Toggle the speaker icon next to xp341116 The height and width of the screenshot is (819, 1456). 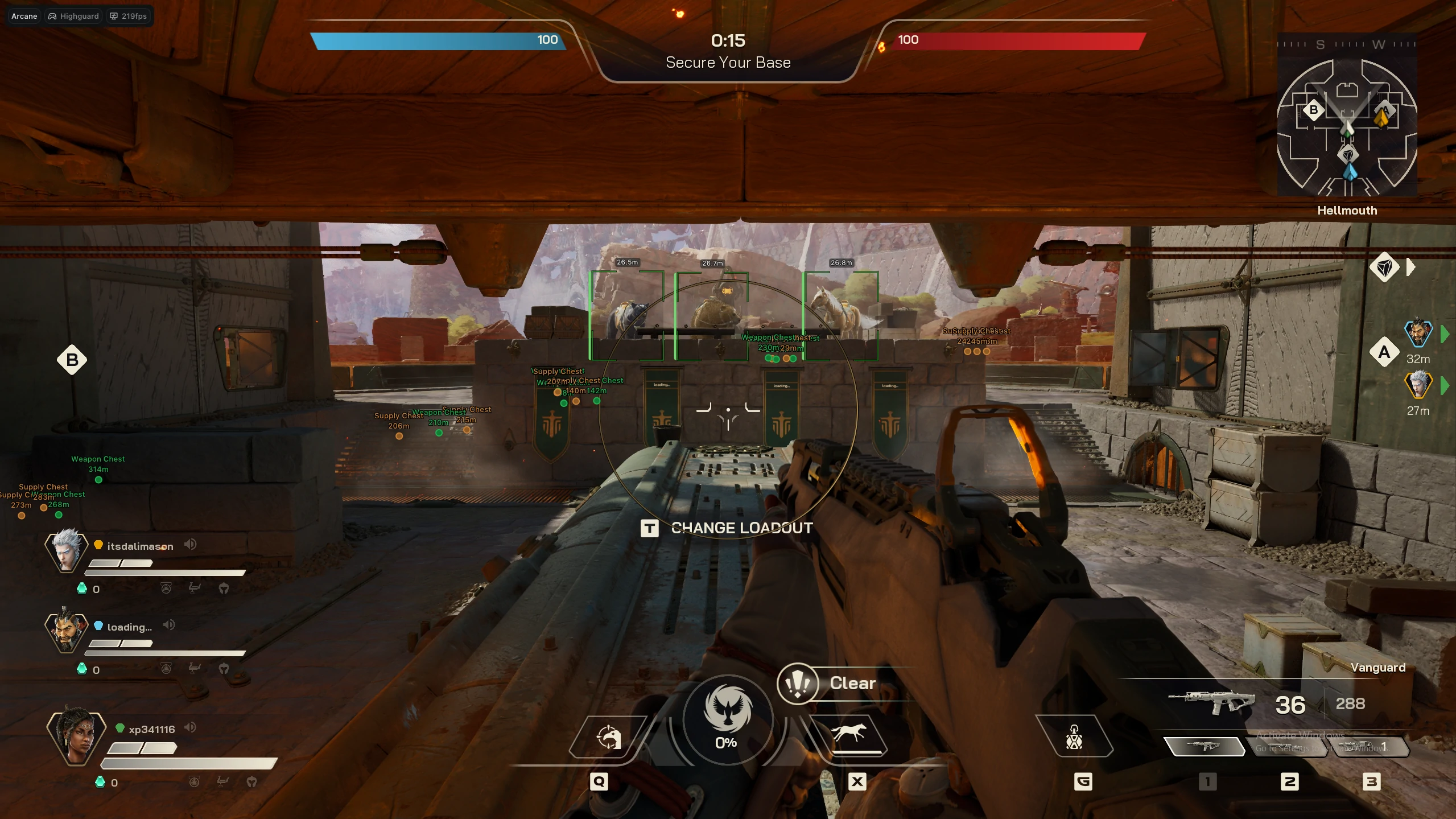[190, 727]
